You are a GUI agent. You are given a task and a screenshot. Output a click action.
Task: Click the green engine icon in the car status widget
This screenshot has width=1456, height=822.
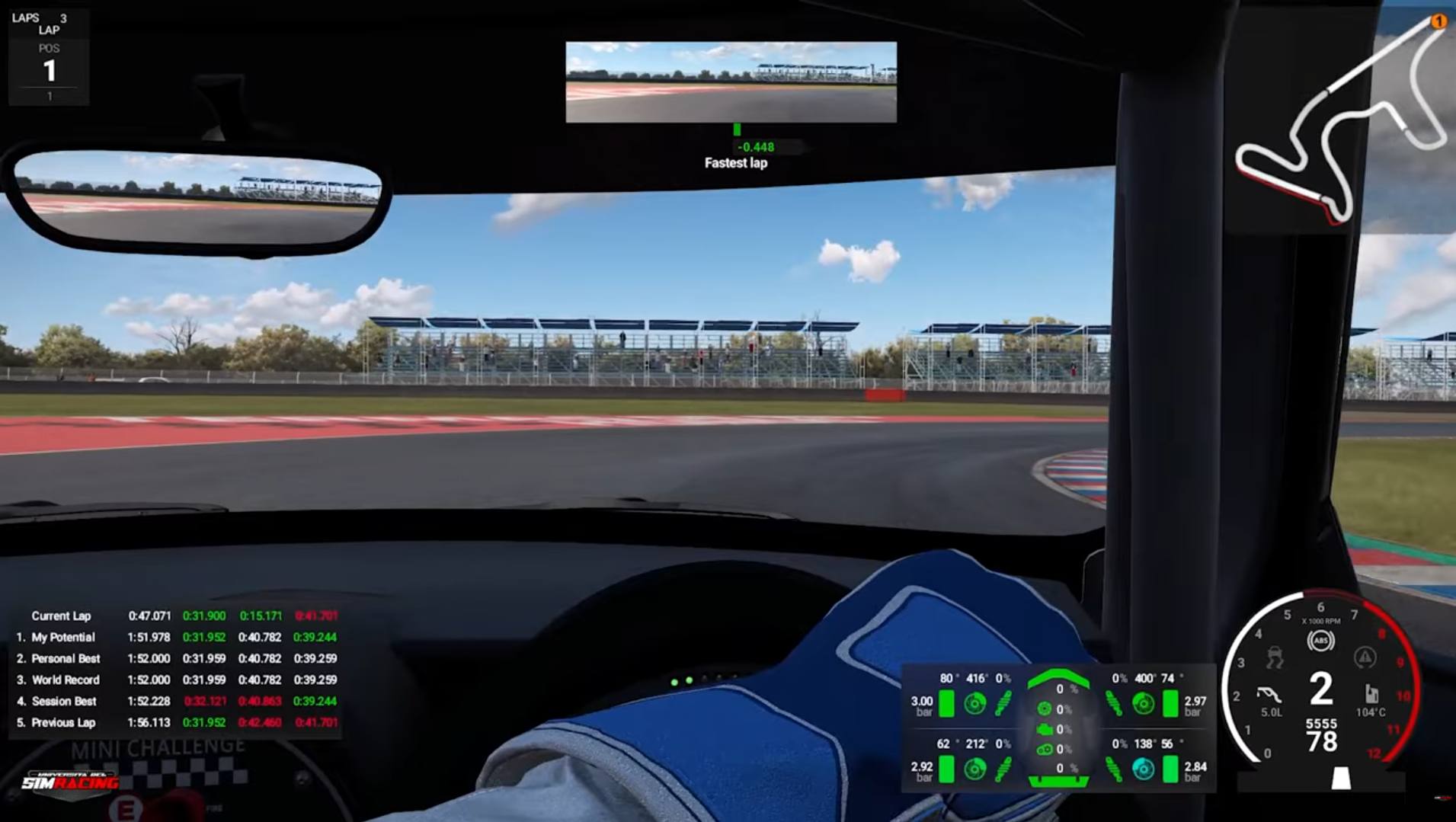[x=1046, y=729]
